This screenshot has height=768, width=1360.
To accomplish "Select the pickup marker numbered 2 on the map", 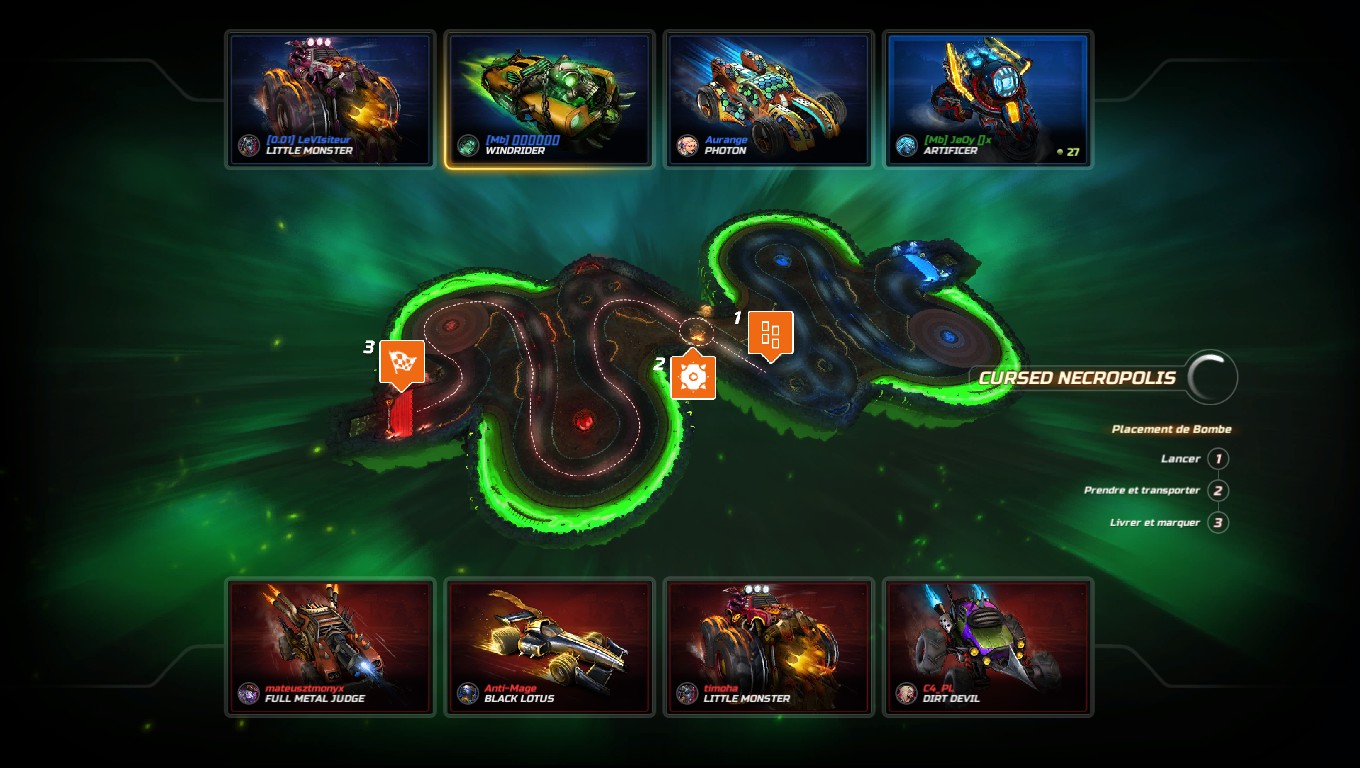I will (696, 378).
